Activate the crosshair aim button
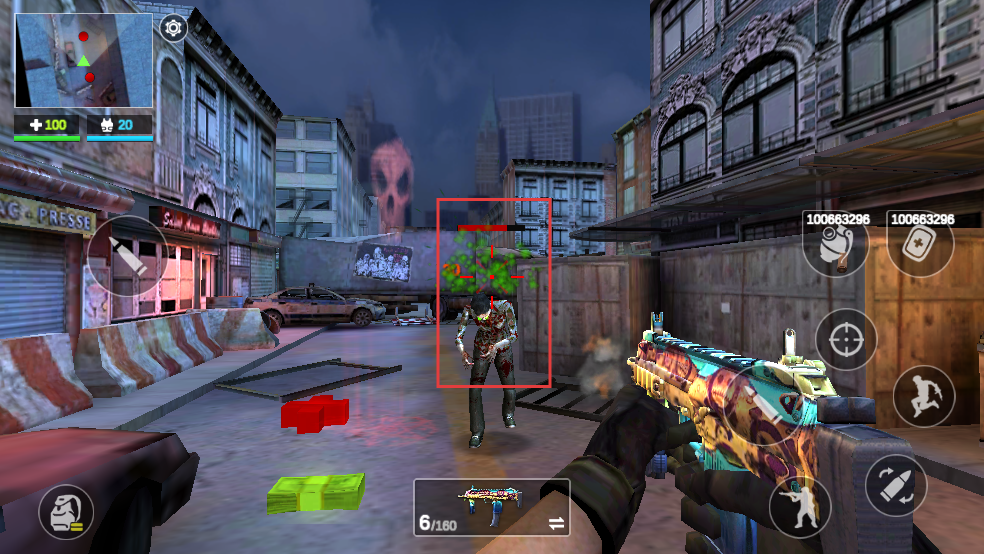Viewport: 984px width, 554px height. pos(846,340)
